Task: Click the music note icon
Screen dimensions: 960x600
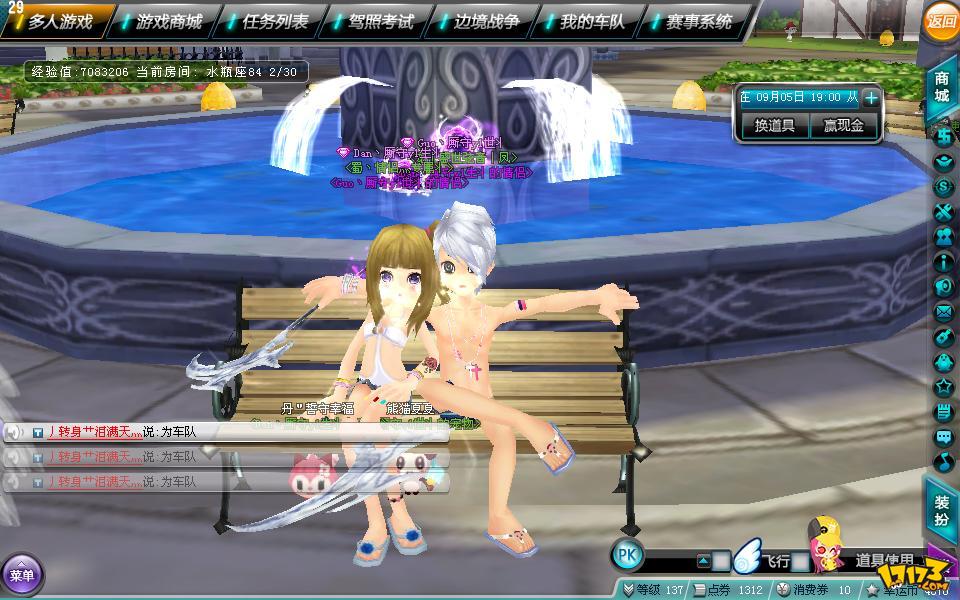Action: point(943,462)
